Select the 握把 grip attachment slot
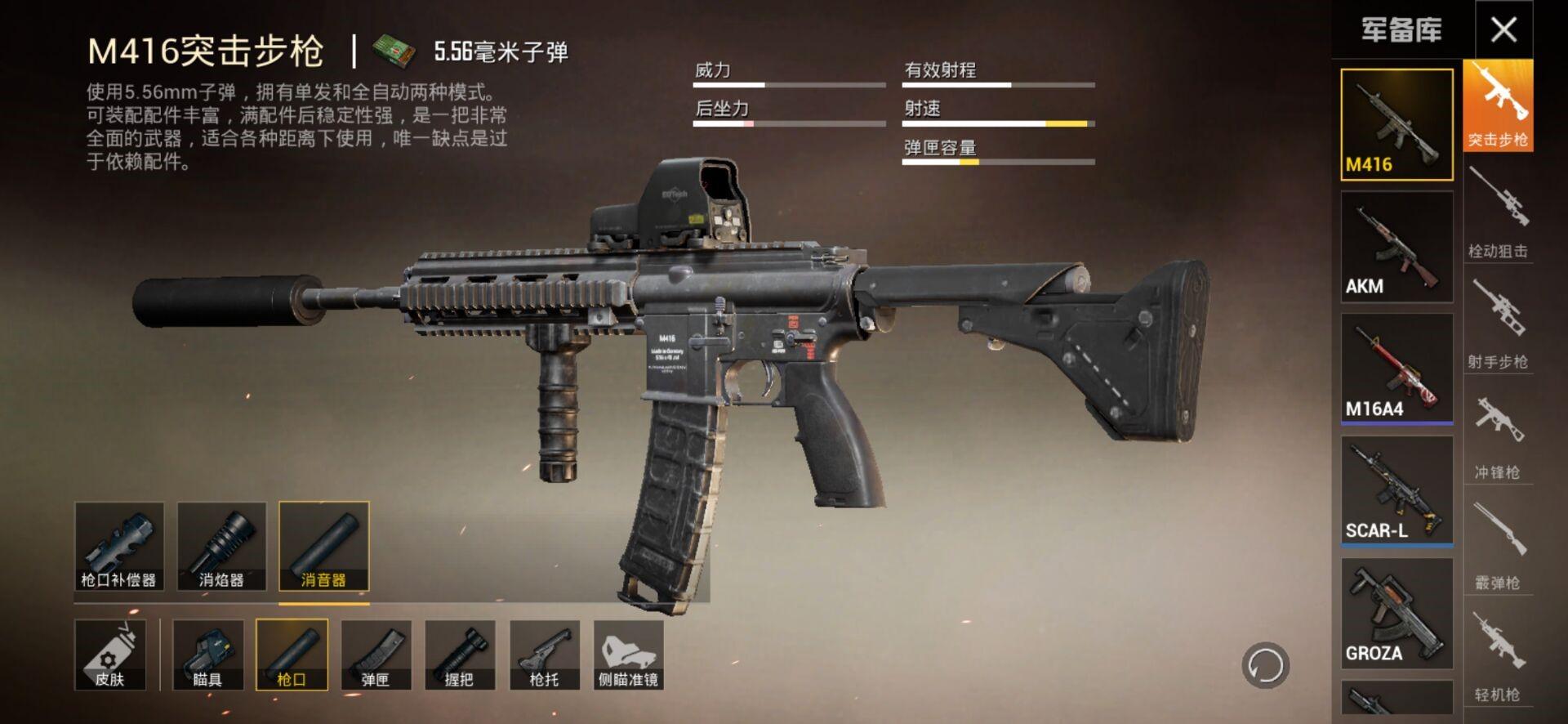This screenshot has width=1568, height=724. point(460,655)
